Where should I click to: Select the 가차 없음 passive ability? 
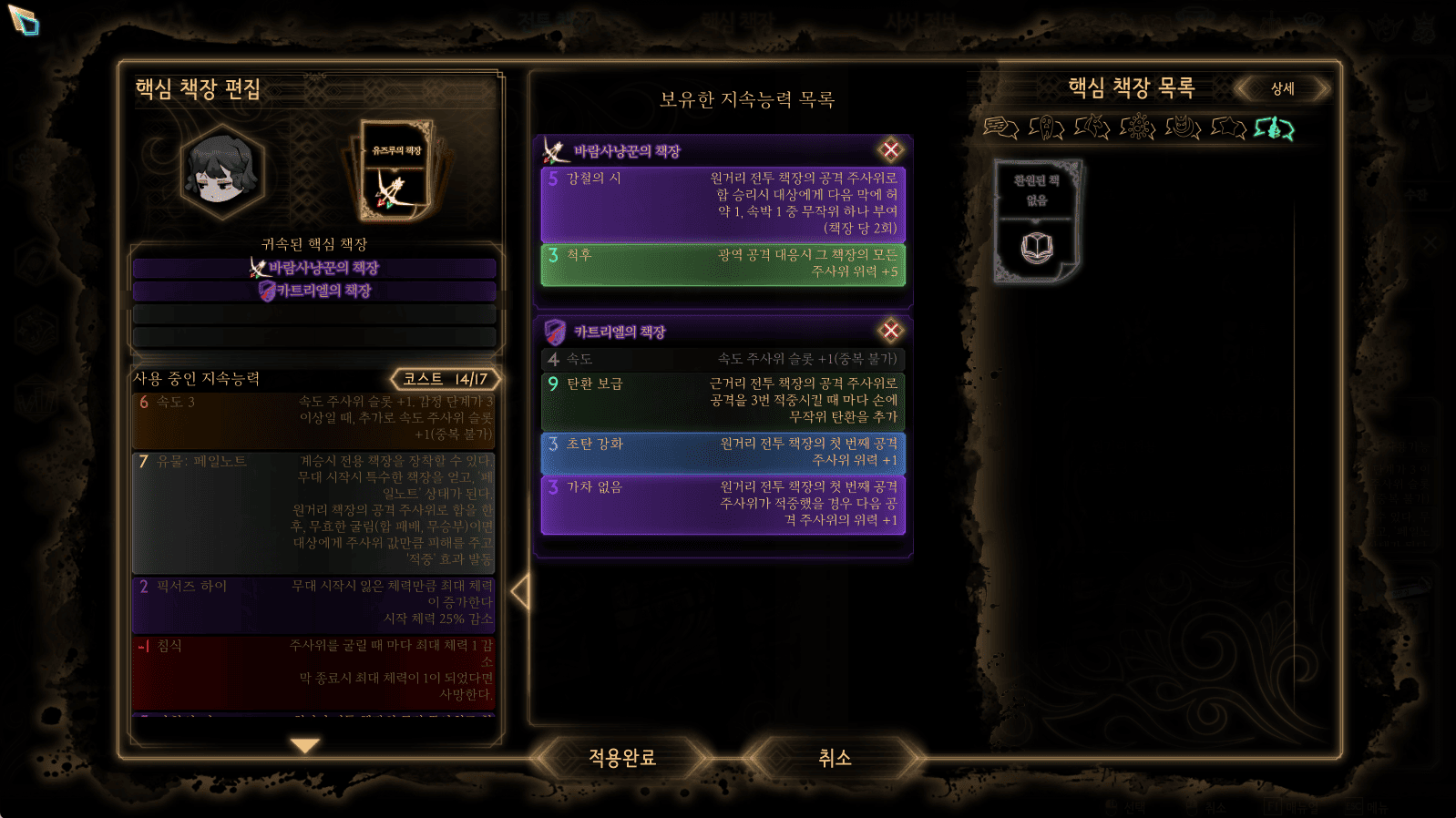click(x=723, y=504)
